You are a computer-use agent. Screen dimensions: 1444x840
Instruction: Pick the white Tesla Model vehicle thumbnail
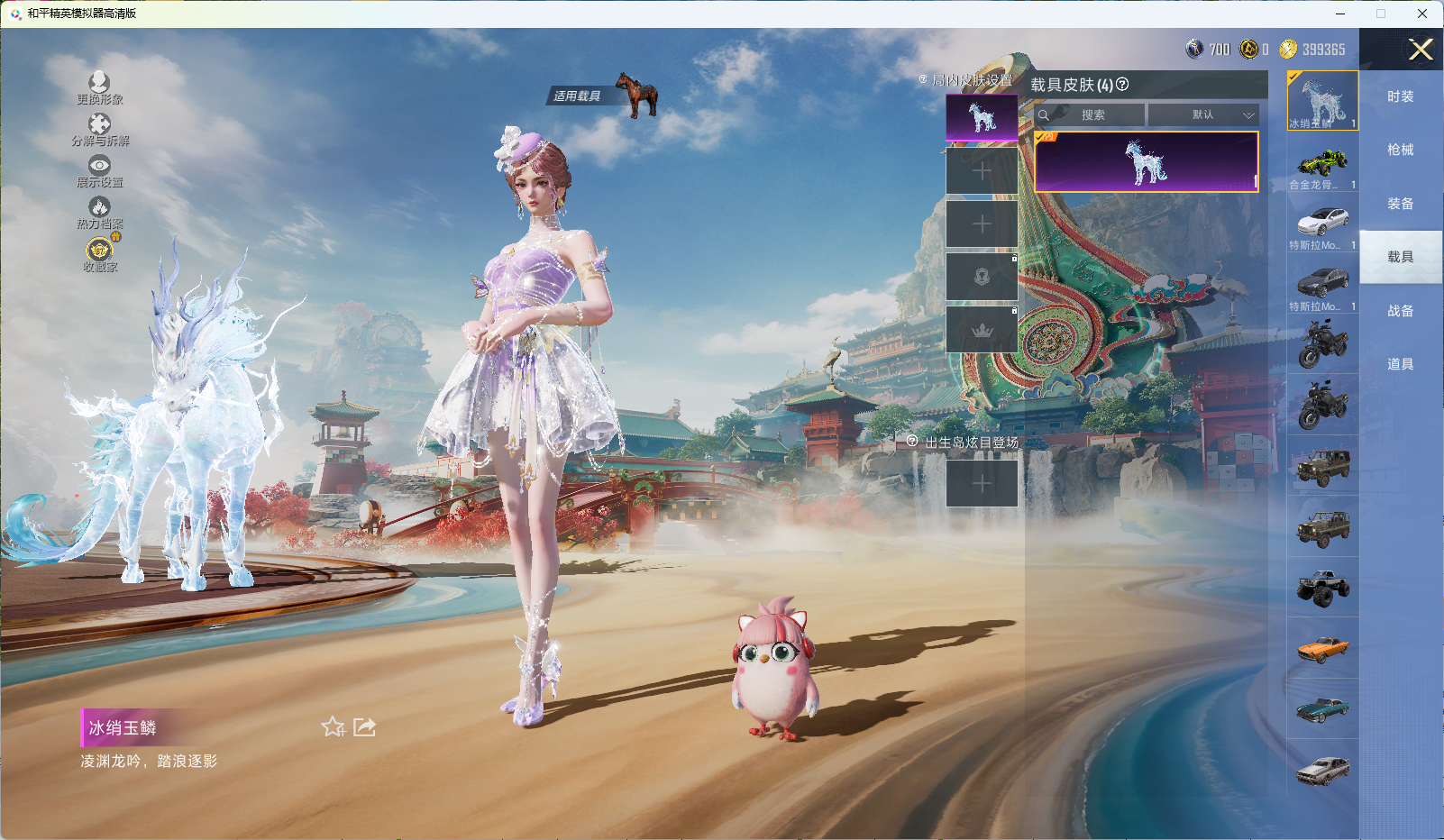click(x=1322, y=224)
